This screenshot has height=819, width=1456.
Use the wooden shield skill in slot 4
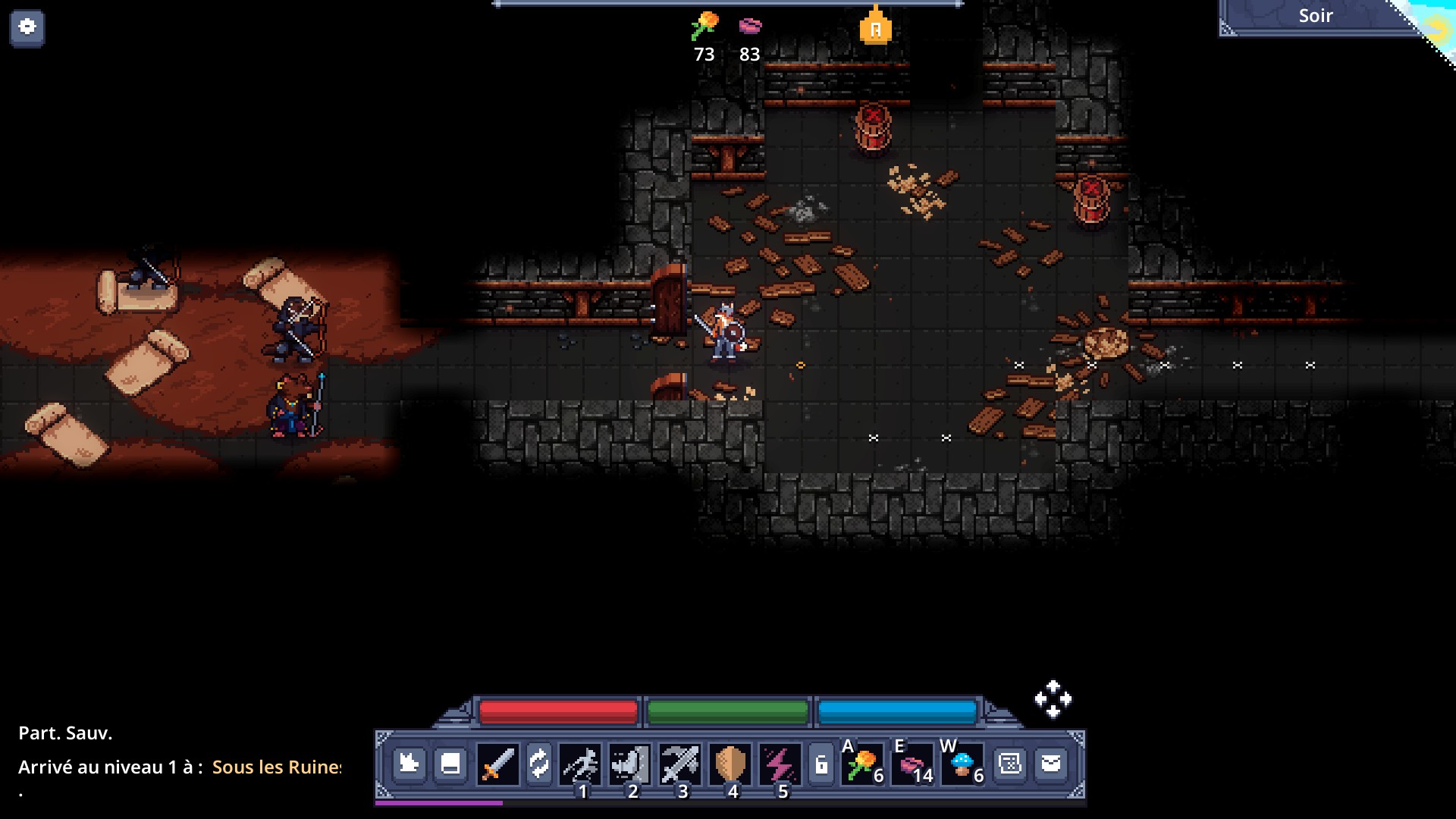[730, 764]
